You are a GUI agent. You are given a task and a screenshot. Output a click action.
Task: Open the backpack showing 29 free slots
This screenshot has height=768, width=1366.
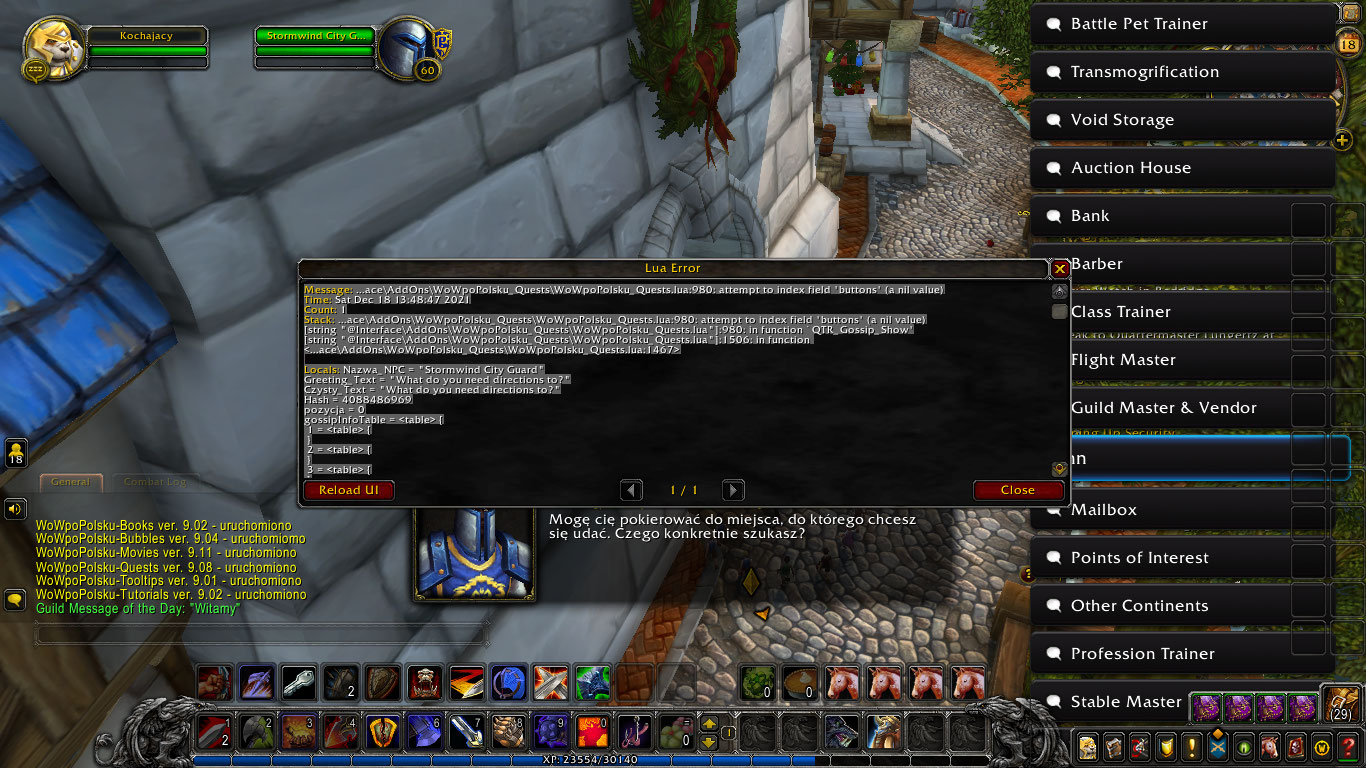(x=1340, y=703)
